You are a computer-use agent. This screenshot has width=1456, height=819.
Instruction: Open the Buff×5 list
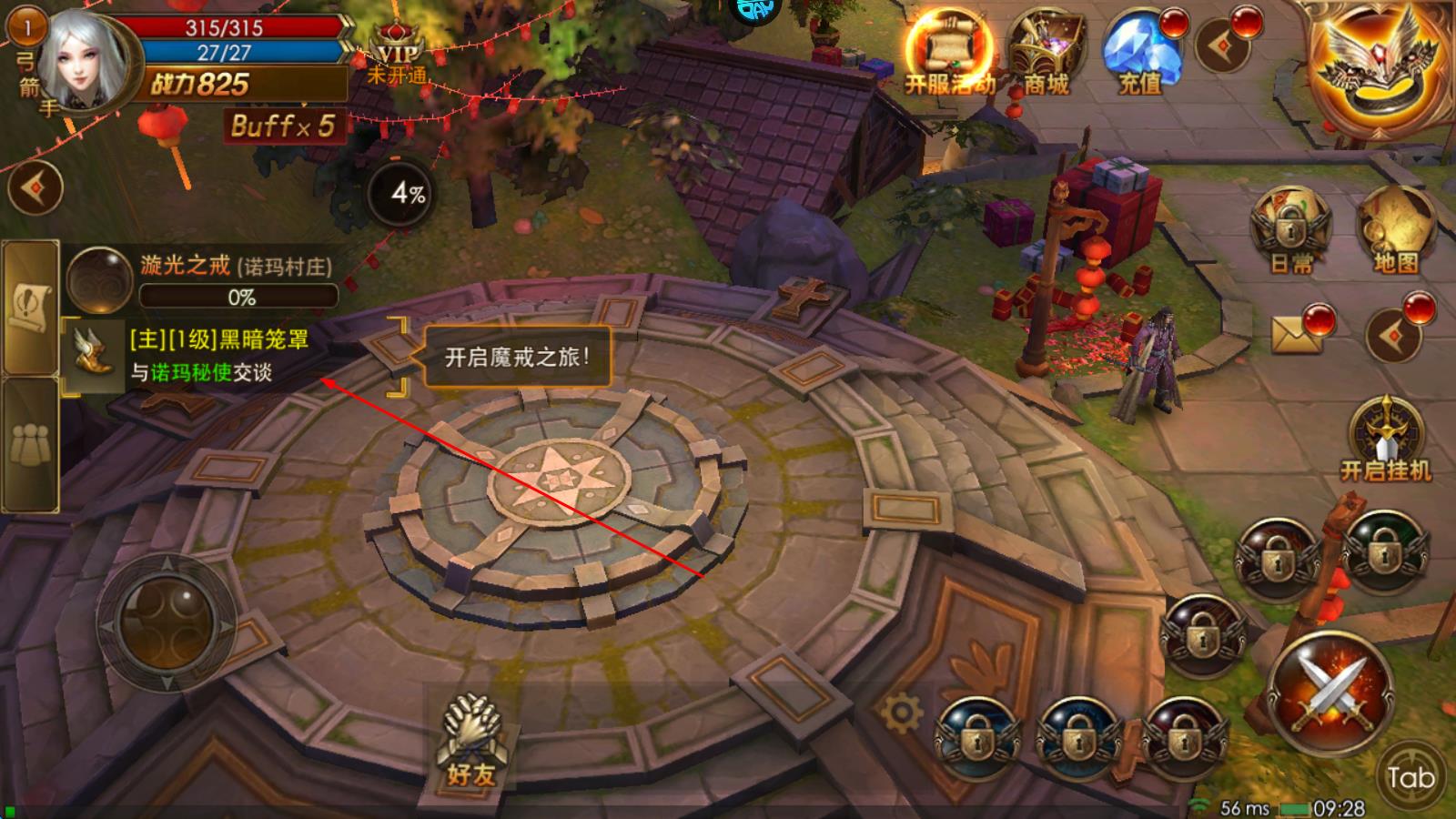(x=283, y=126)
